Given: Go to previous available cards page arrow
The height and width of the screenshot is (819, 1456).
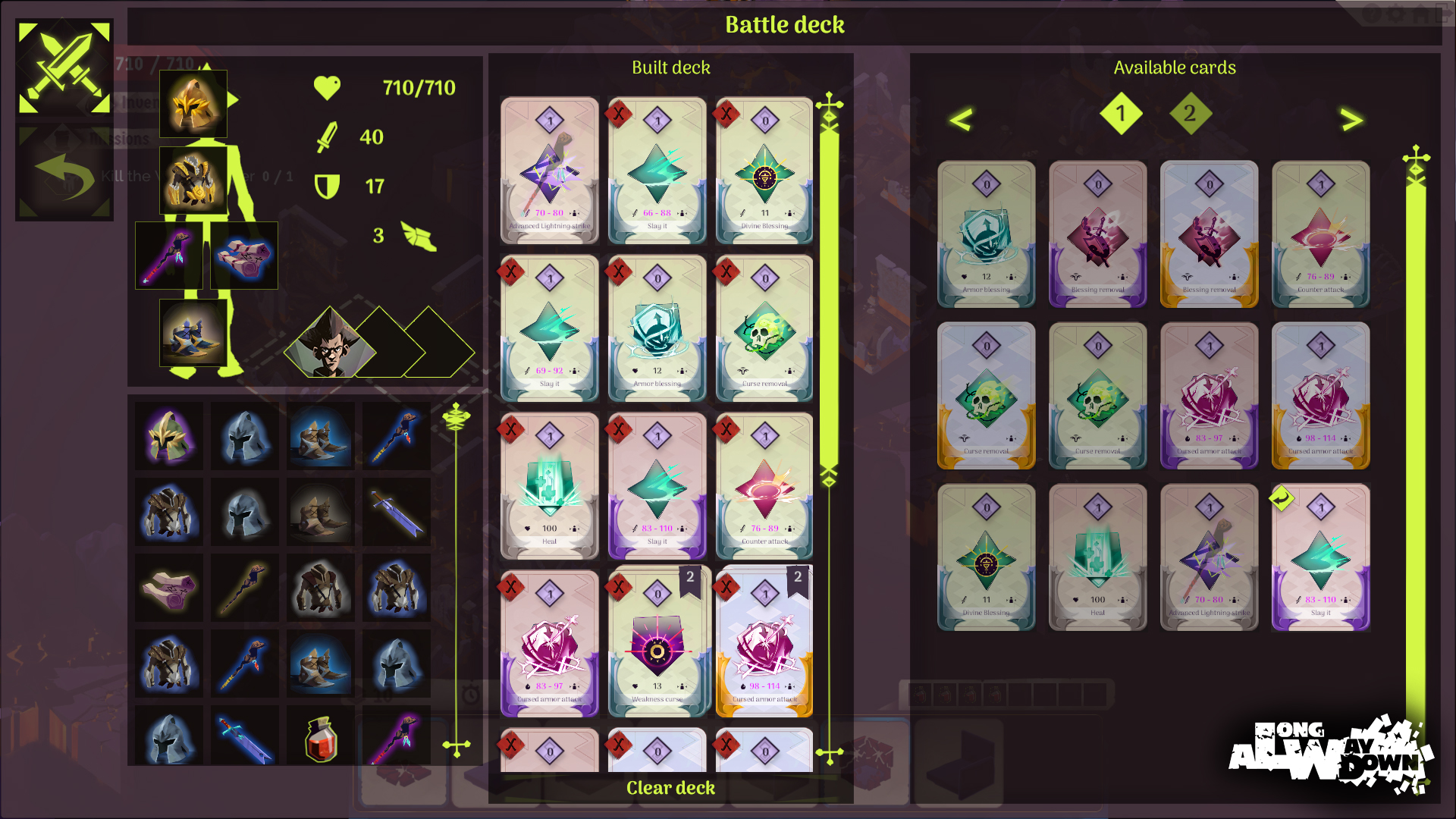Looking at the screenshot, I should point(961,119).
